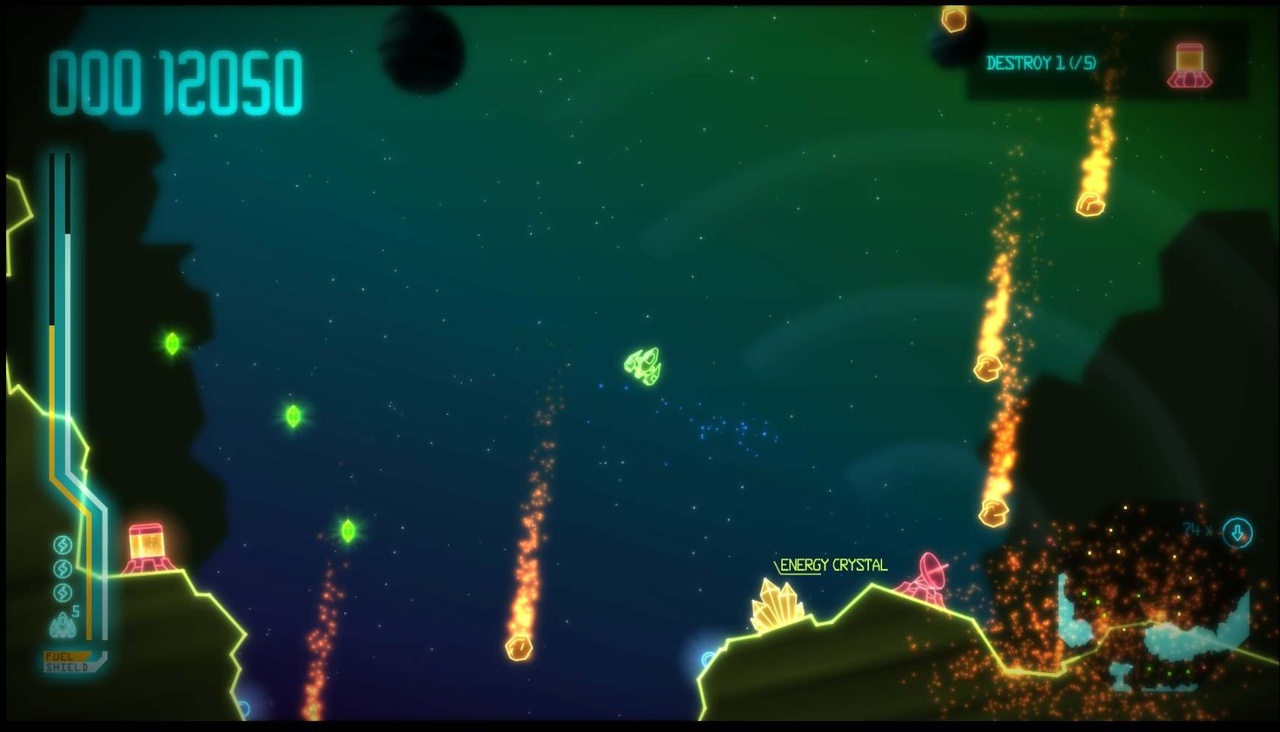The width and height of the screenshot is (1280, 732).
Task: Click the 000 12050 score display
Action: click(x=175, y=82)
